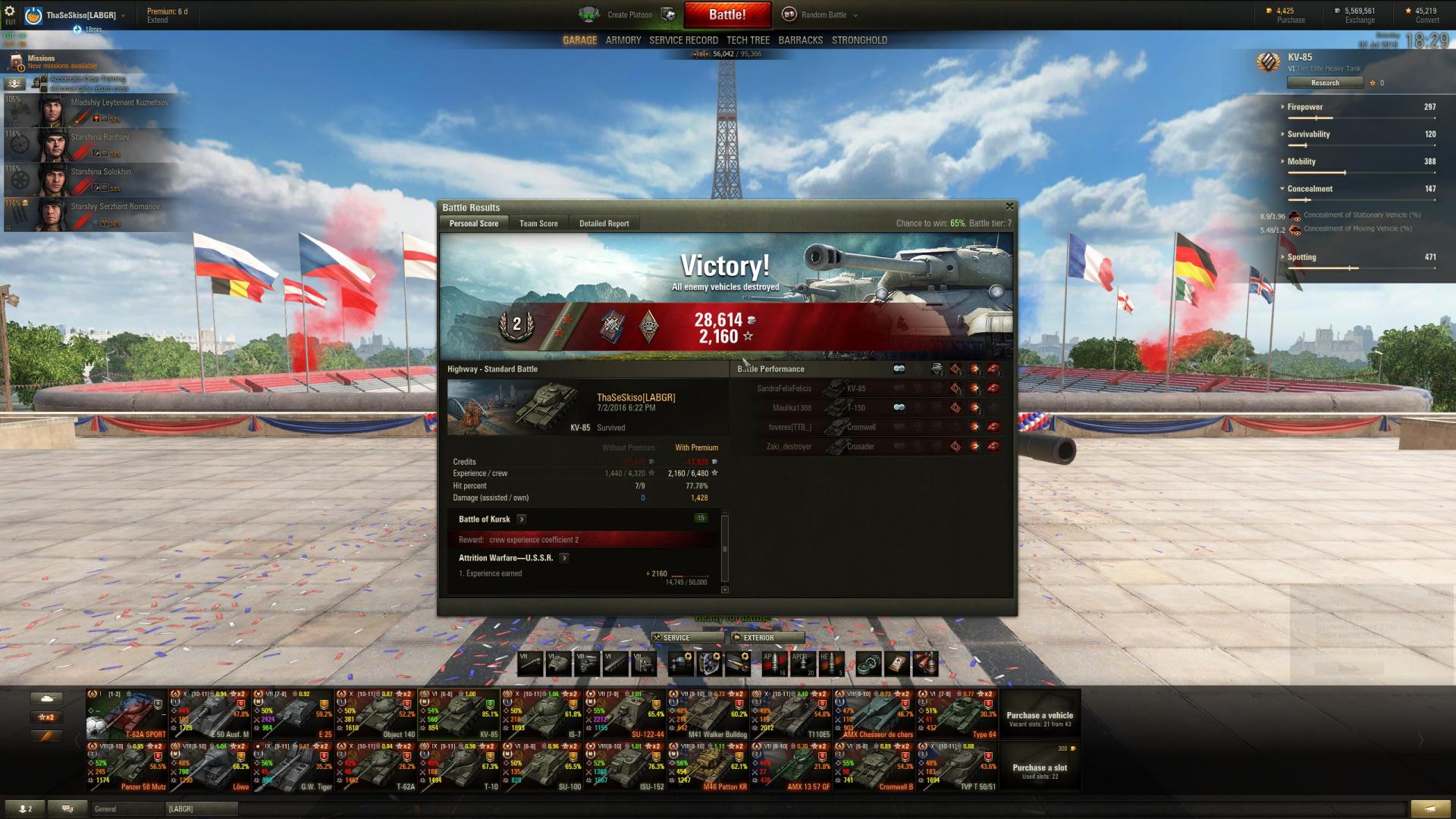Open the settings gear menu

click(10, 11)
